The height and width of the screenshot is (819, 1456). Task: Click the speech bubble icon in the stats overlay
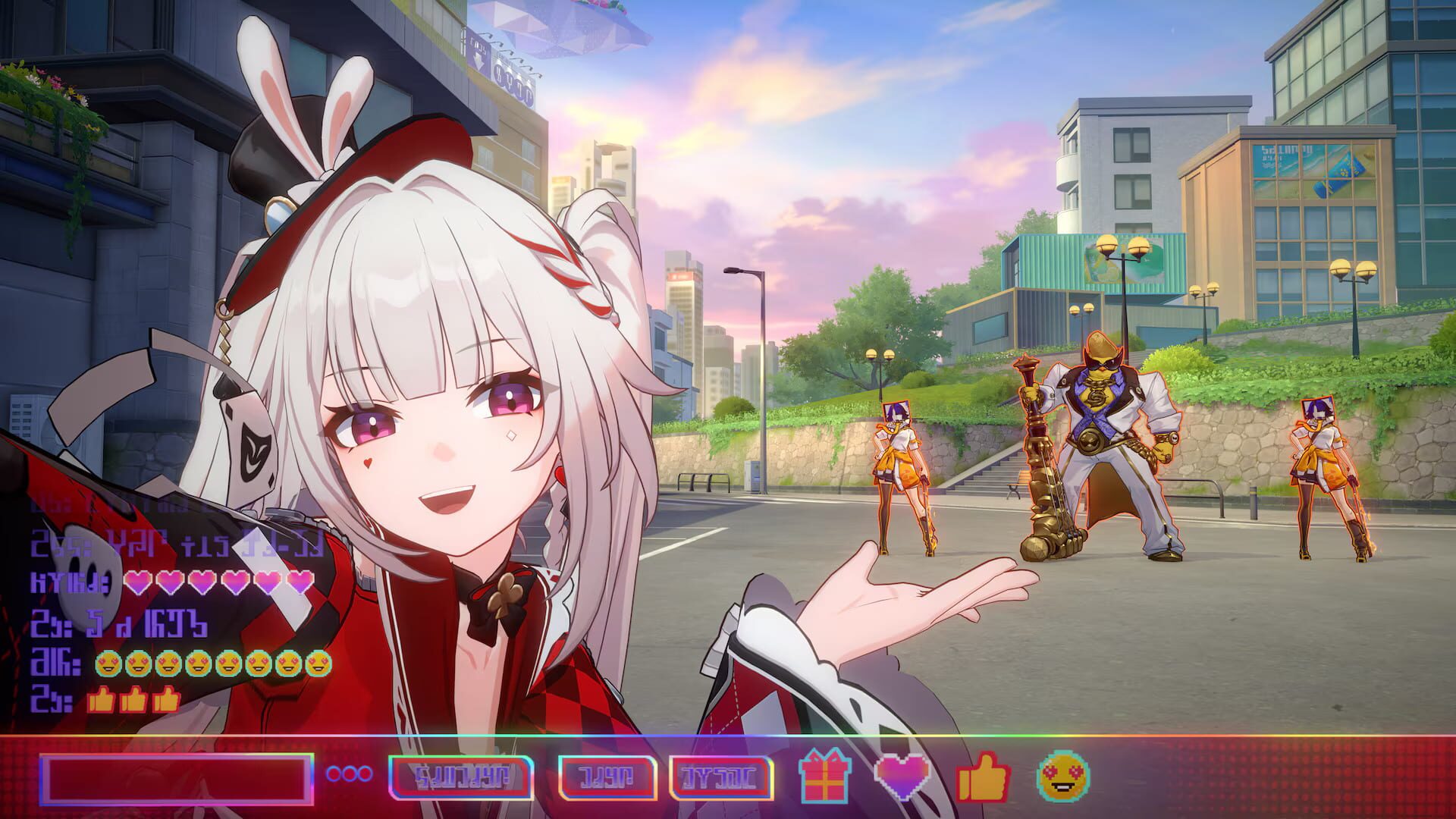pyautogui.click(x=88, y=578)
